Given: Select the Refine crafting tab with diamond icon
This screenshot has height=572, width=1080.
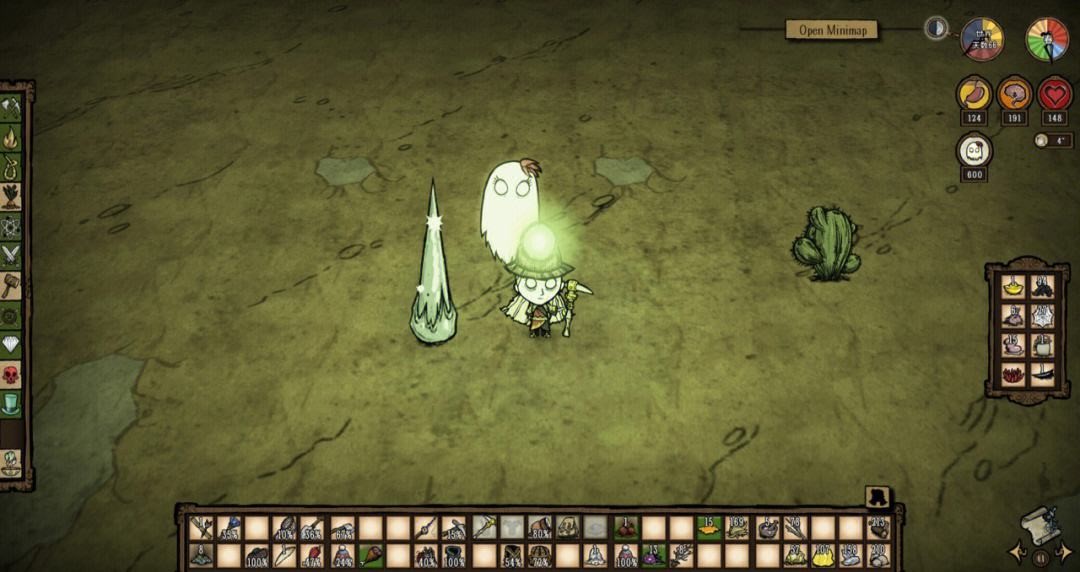Looking at the screenshot, I should (11, 345).
